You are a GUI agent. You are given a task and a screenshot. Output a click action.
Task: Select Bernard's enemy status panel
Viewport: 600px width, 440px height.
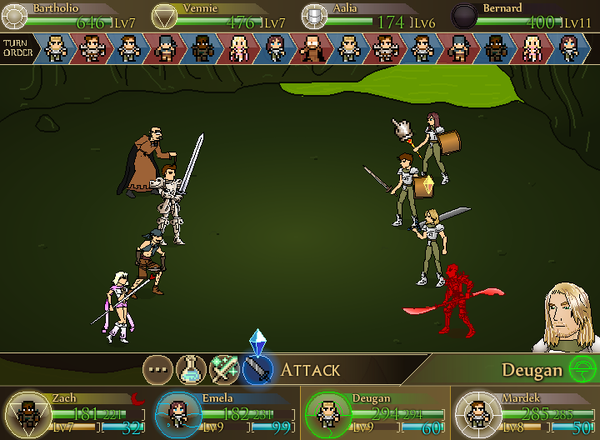click(465, 15)
